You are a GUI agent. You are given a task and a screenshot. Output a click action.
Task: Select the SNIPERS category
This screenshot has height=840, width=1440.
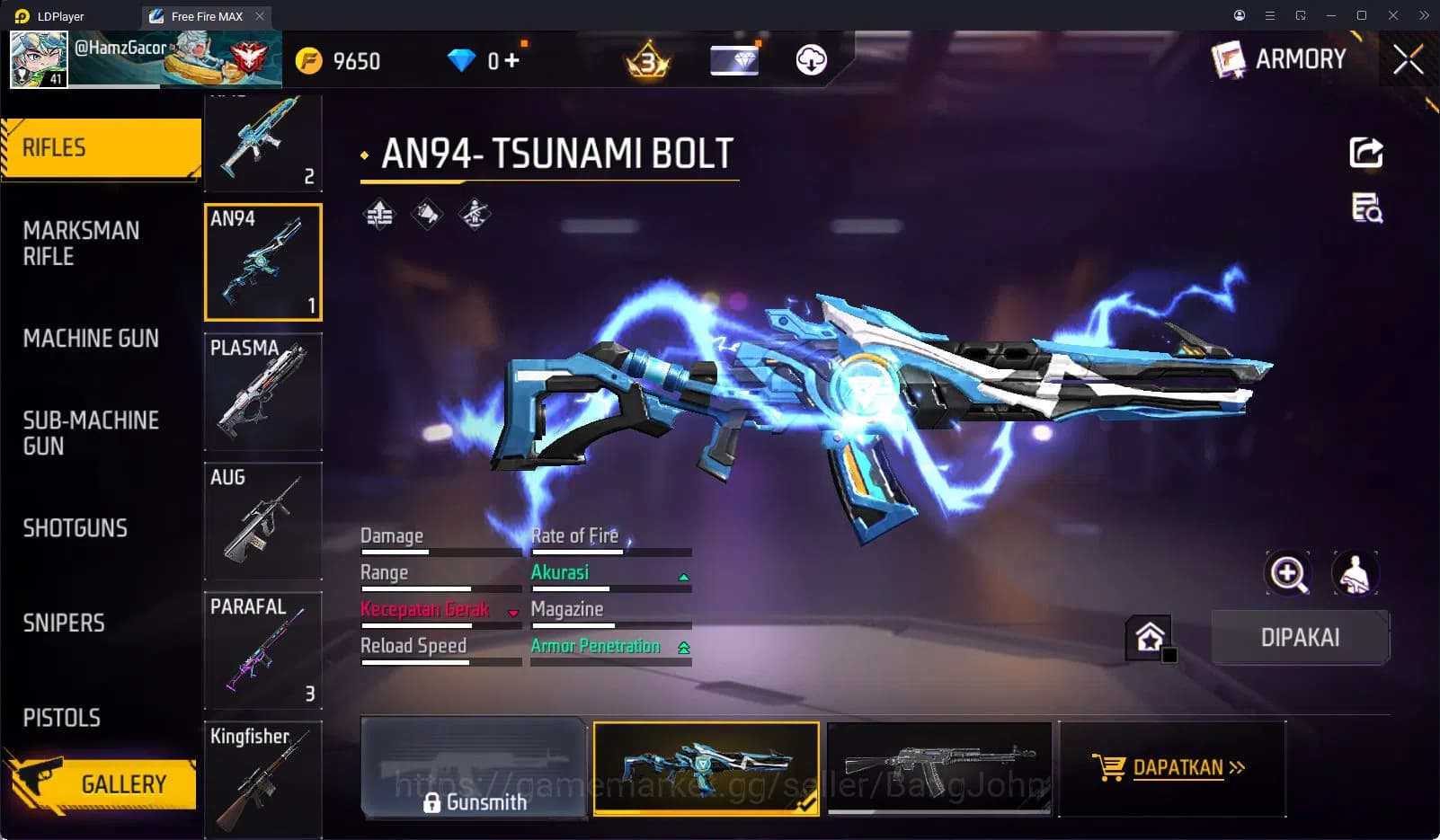pos(63,623)
